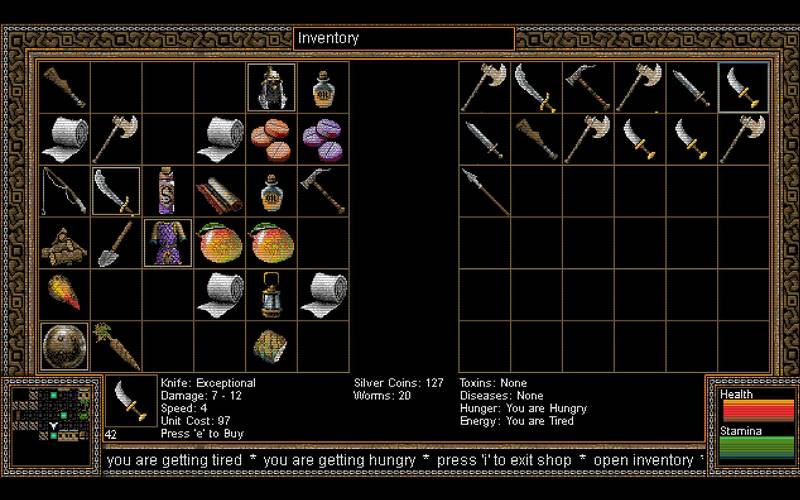This screenshot has height=500, width=800.
Task: Click the dungeon minimap
Action: 52,412
